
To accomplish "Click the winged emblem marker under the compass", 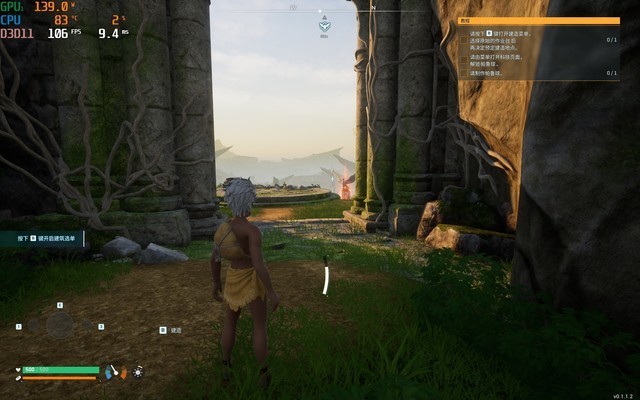I will [324, 27].
